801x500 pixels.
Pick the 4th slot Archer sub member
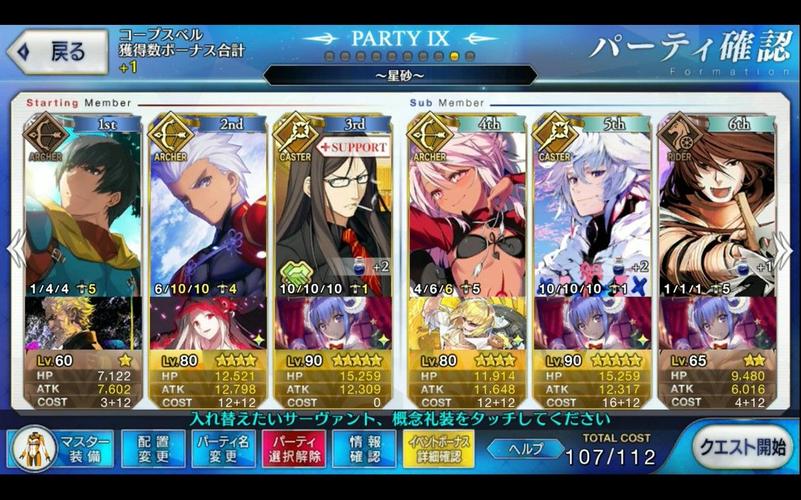tap(466, 210)
